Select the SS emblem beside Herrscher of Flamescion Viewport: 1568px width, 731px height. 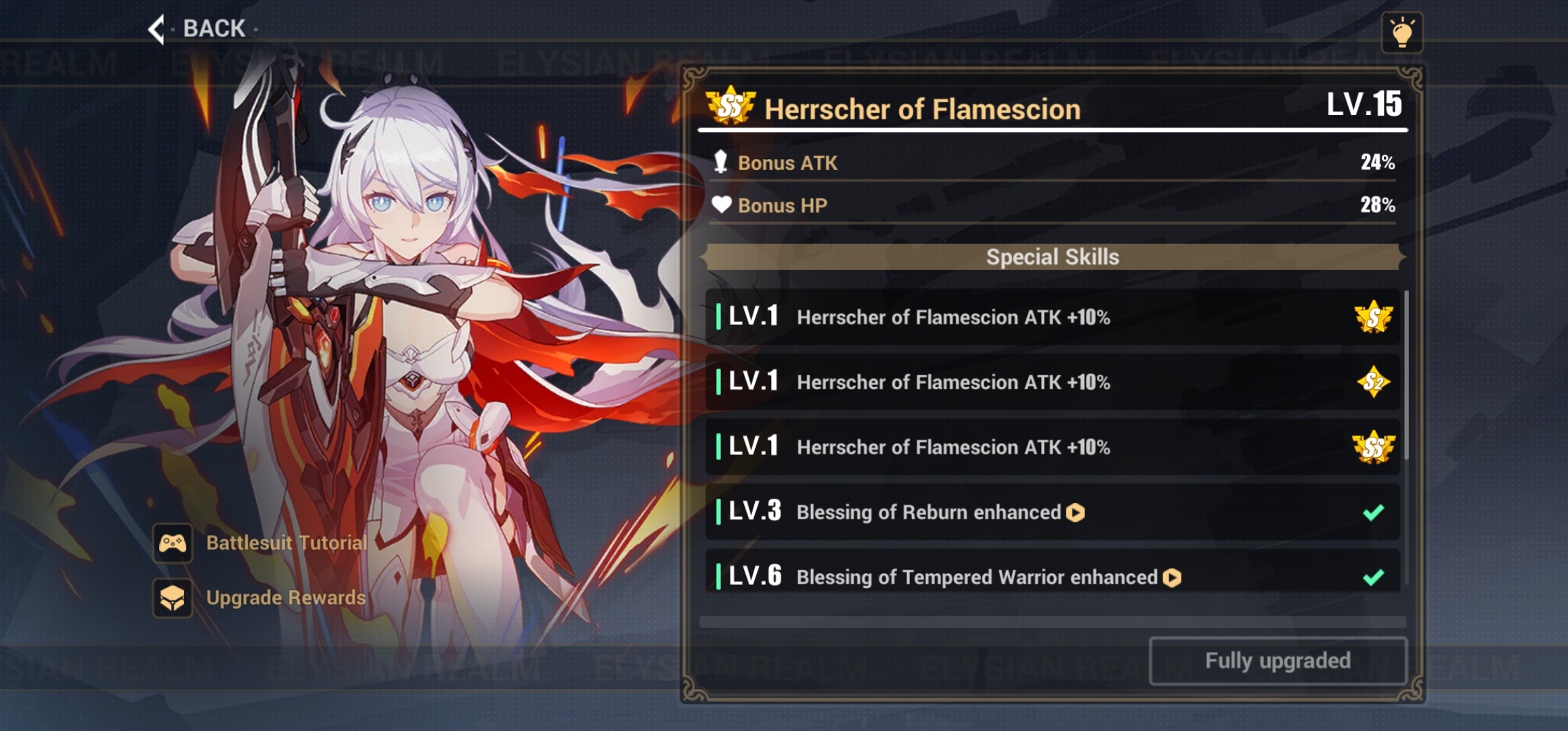(x=731, y=107)
